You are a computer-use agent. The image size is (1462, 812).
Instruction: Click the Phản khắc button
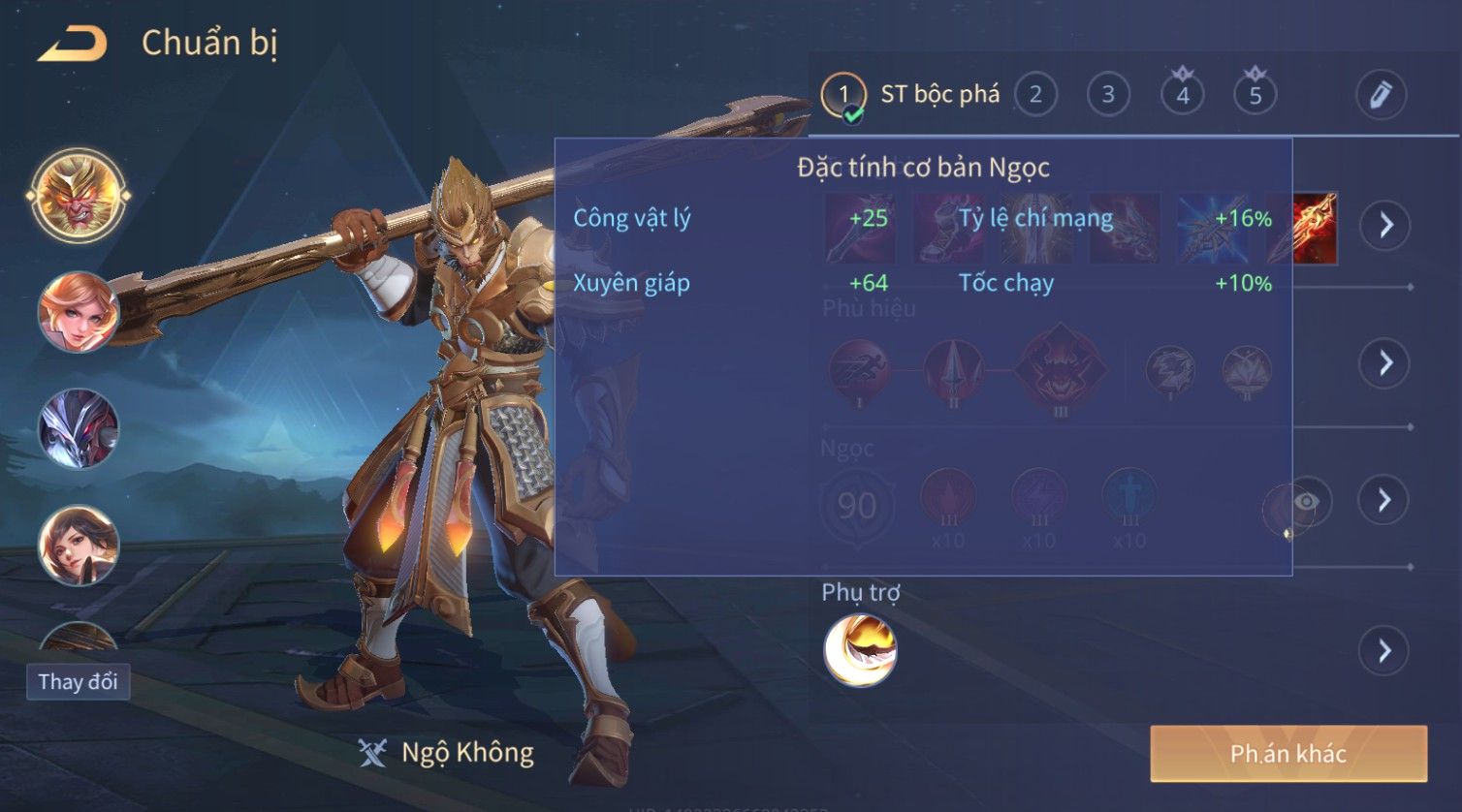1288,754
